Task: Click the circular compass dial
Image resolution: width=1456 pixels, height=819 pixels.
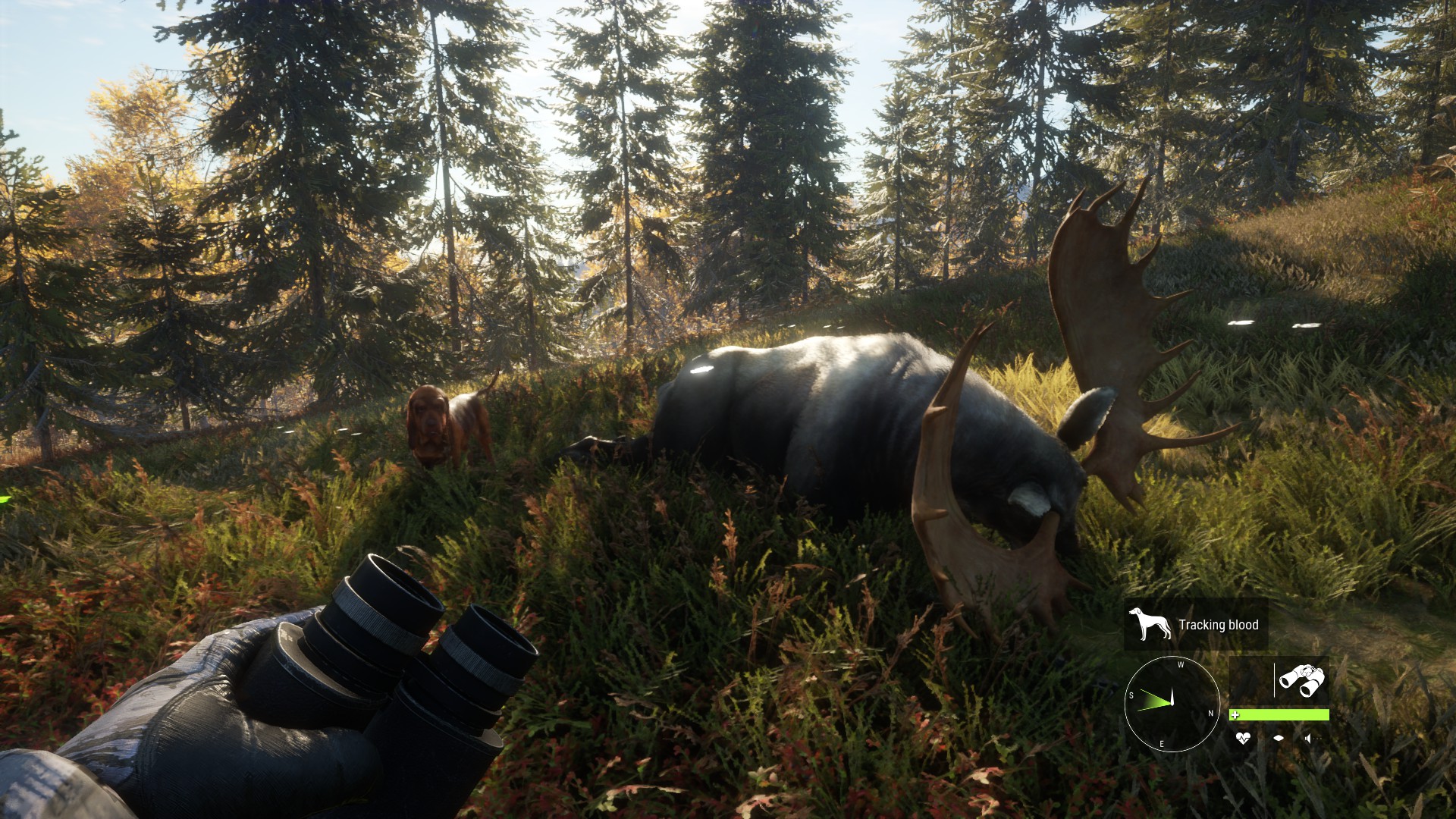Action: [1172, 704]
